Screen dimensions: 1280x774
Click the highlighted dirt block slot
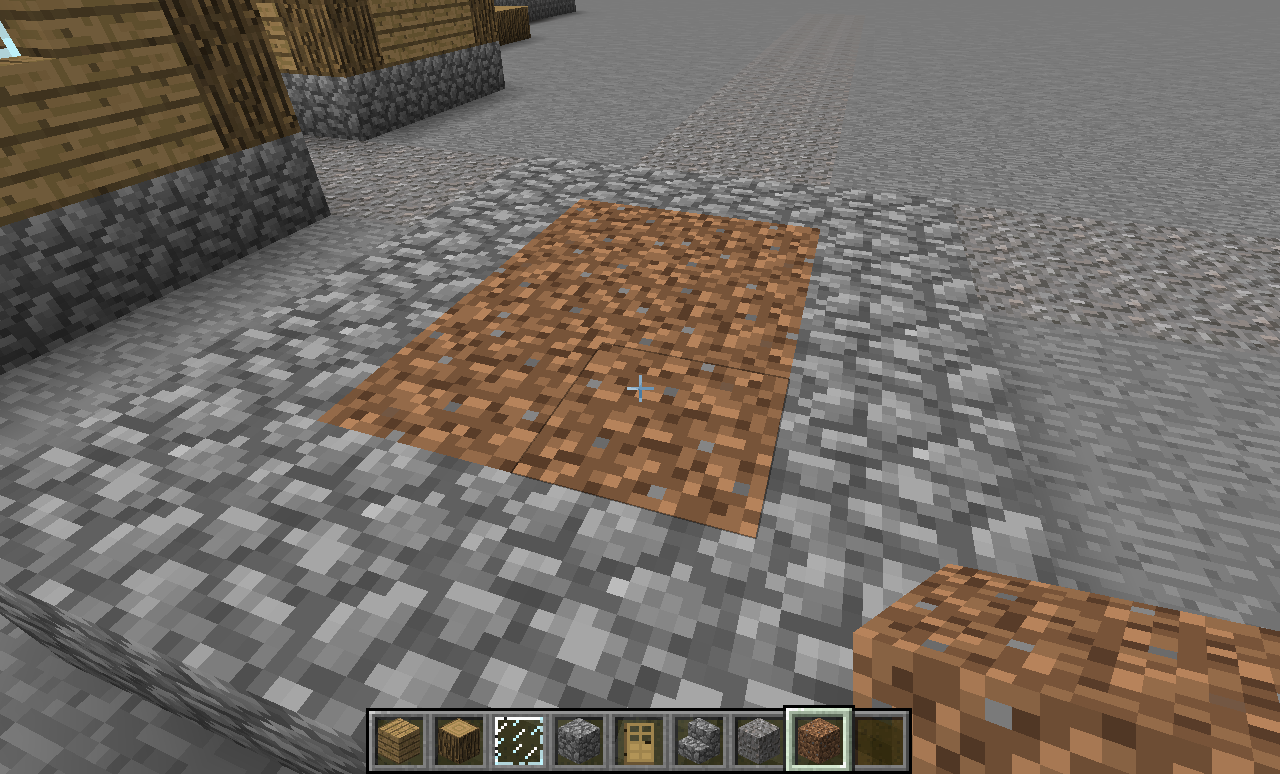[x=819, y=741]
